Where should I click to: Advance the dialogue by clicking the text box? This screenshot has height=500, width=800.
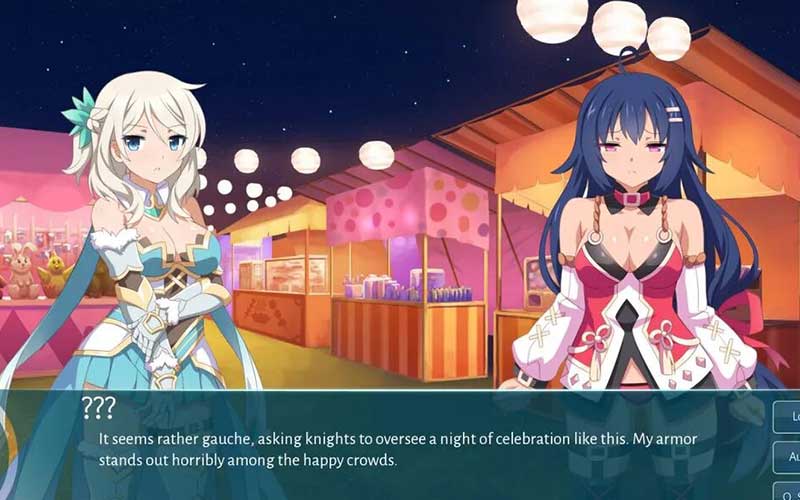click(400, 449)
